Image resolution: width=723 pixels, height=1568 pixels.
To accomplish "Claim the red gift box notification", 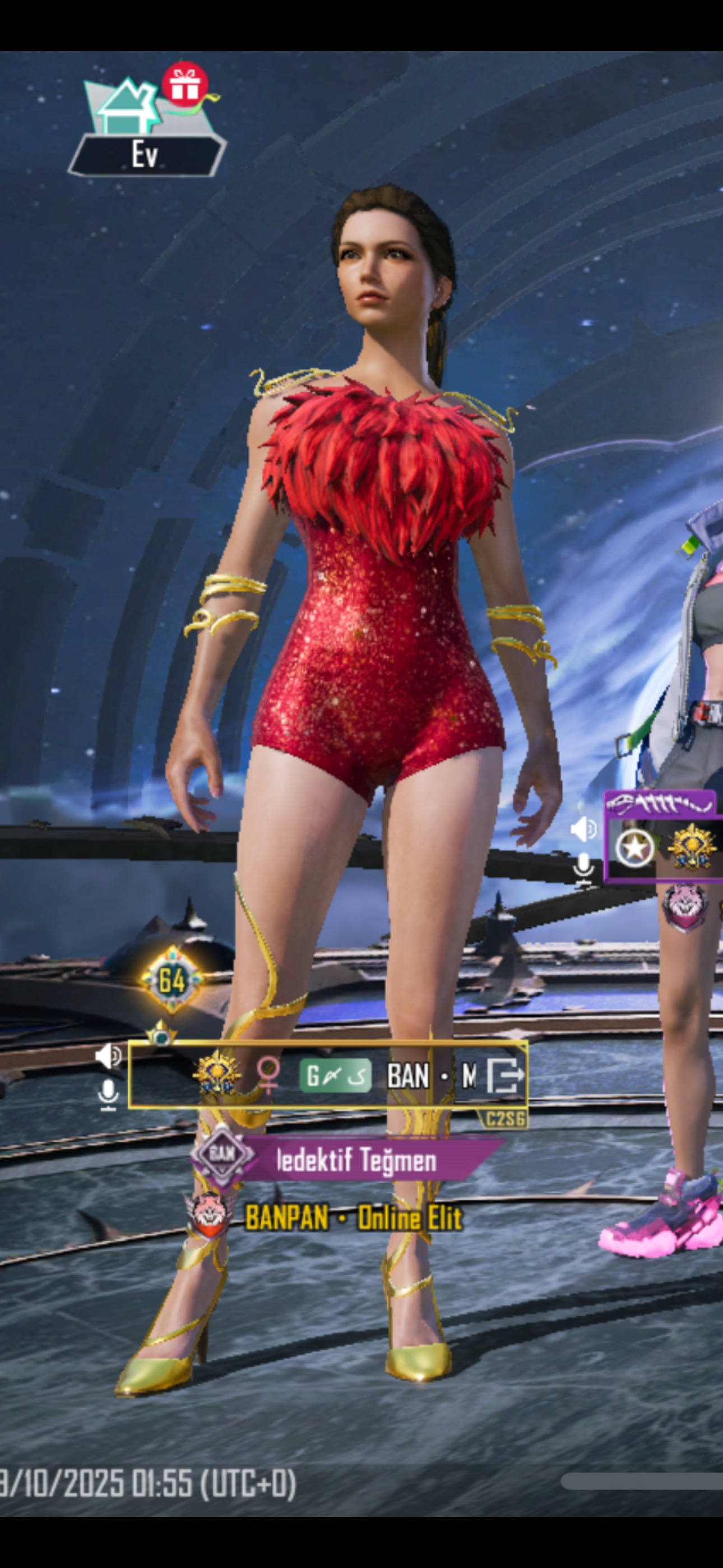I will (185, 85).
